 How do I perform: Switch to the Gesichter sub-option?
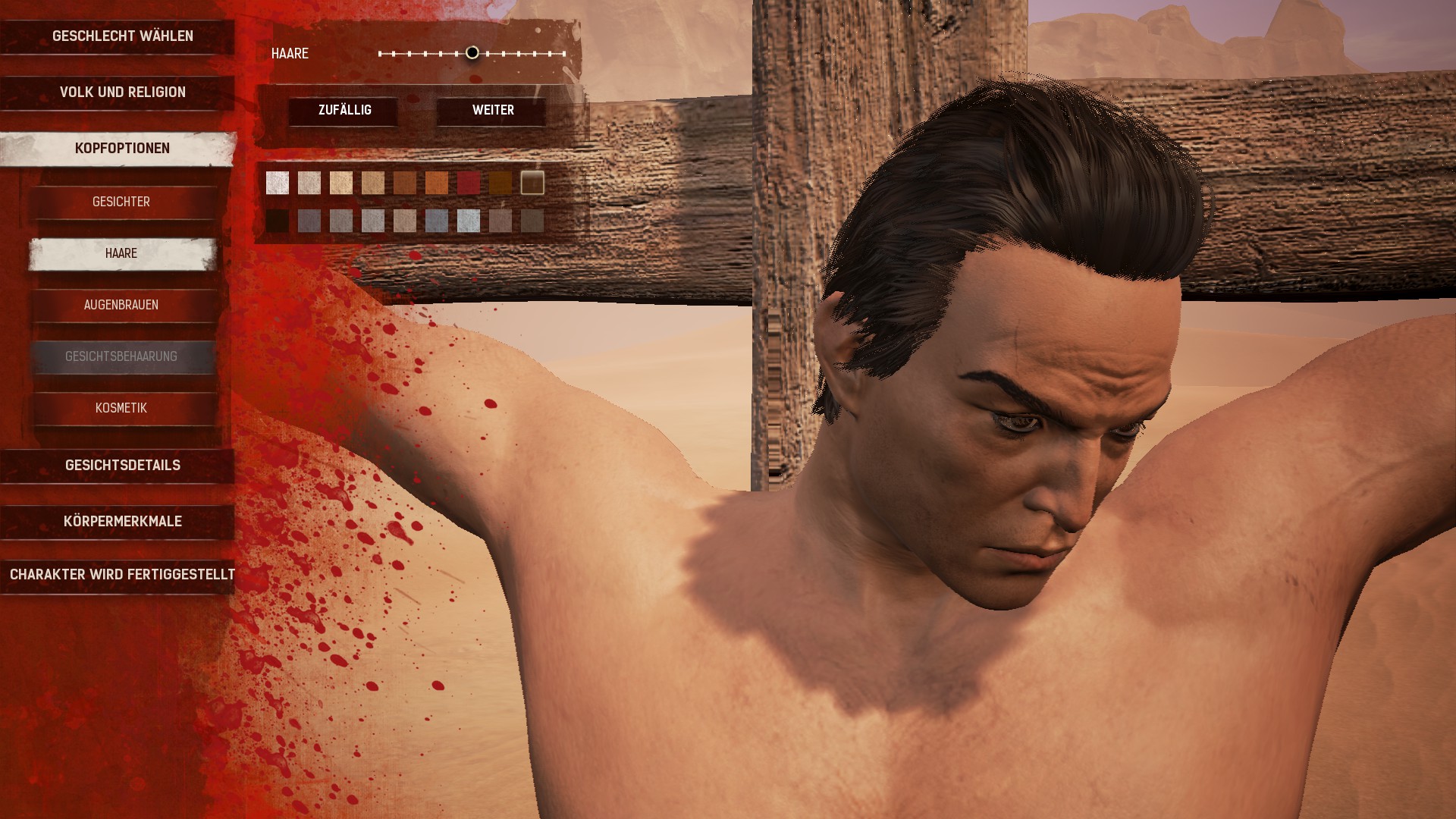pyautogui.click(x=121, y=202)
